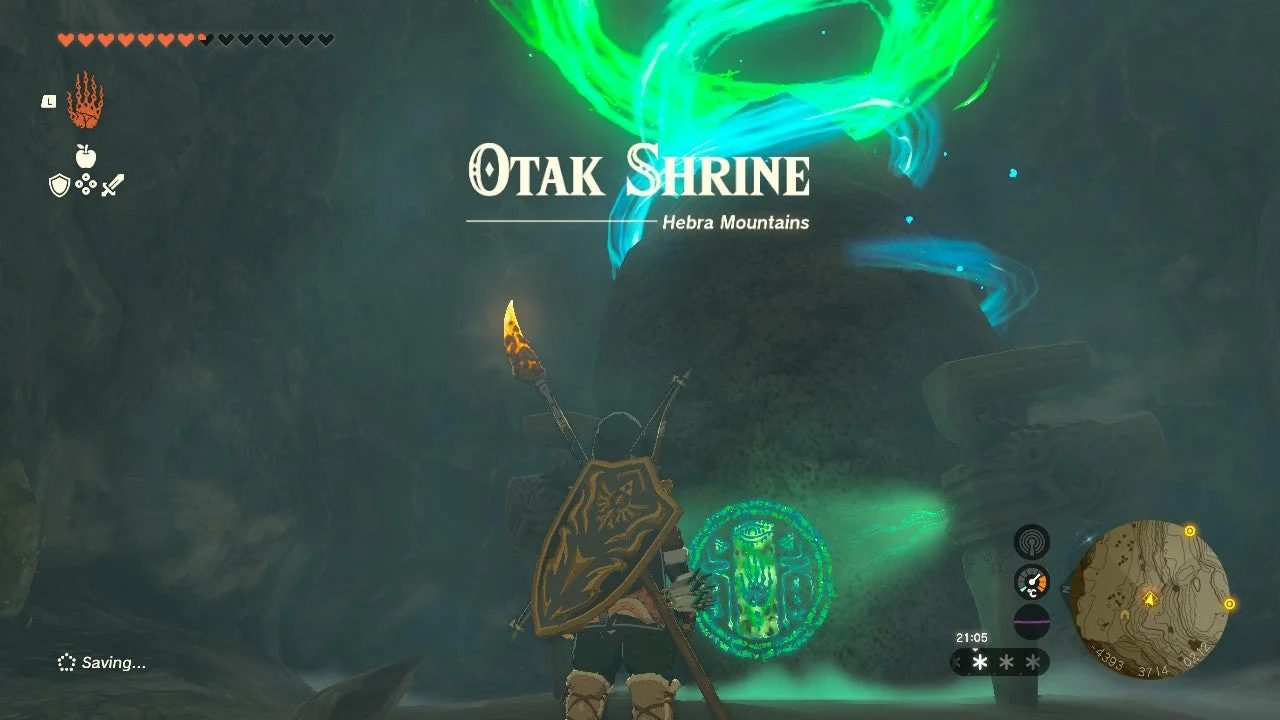
Task: Select the purple noise meter icon
Action: pos(1033,622)
